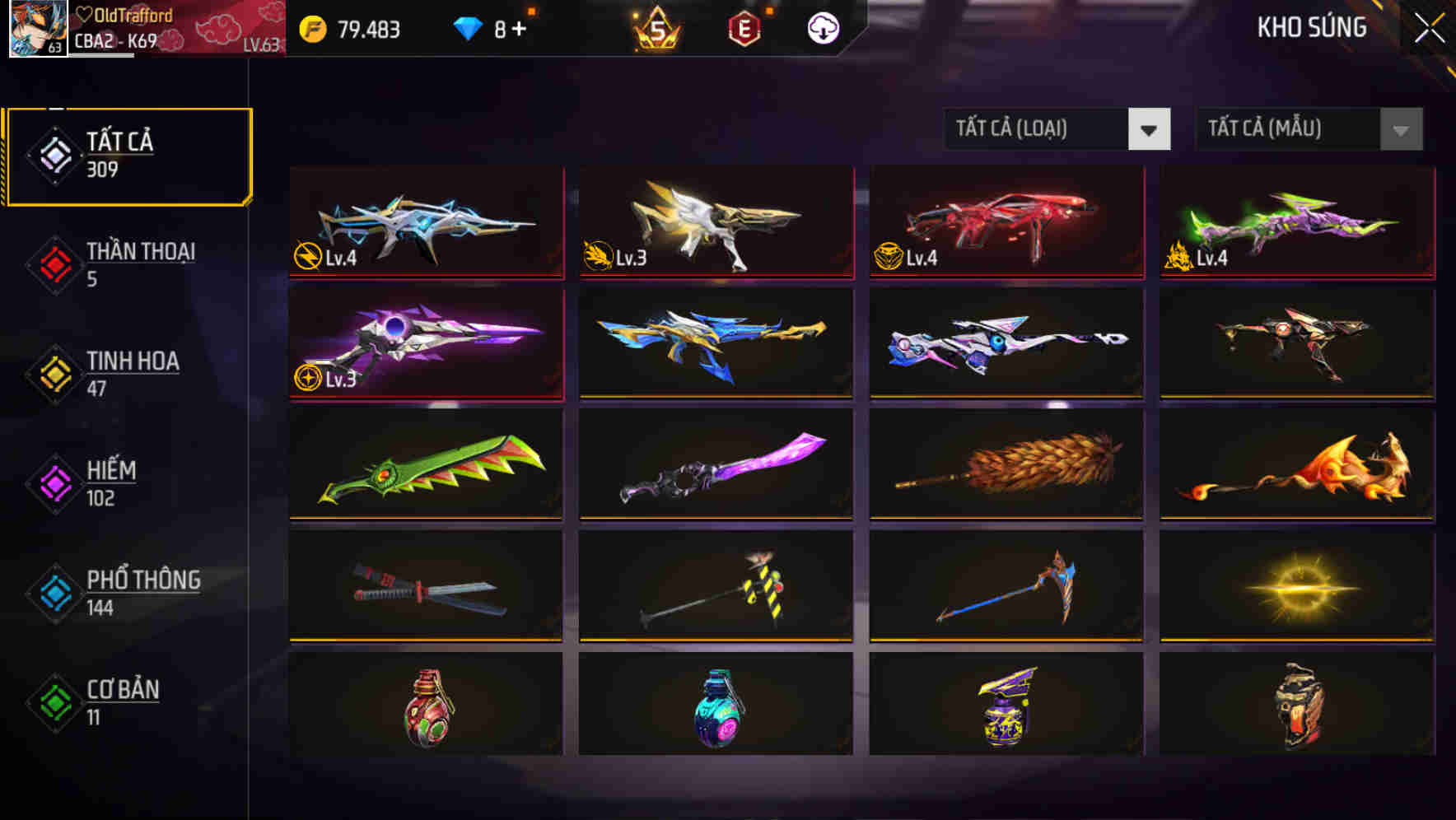Open the TẤT CẢ (LOẠI) filter dropdown

click(1038, 129)
